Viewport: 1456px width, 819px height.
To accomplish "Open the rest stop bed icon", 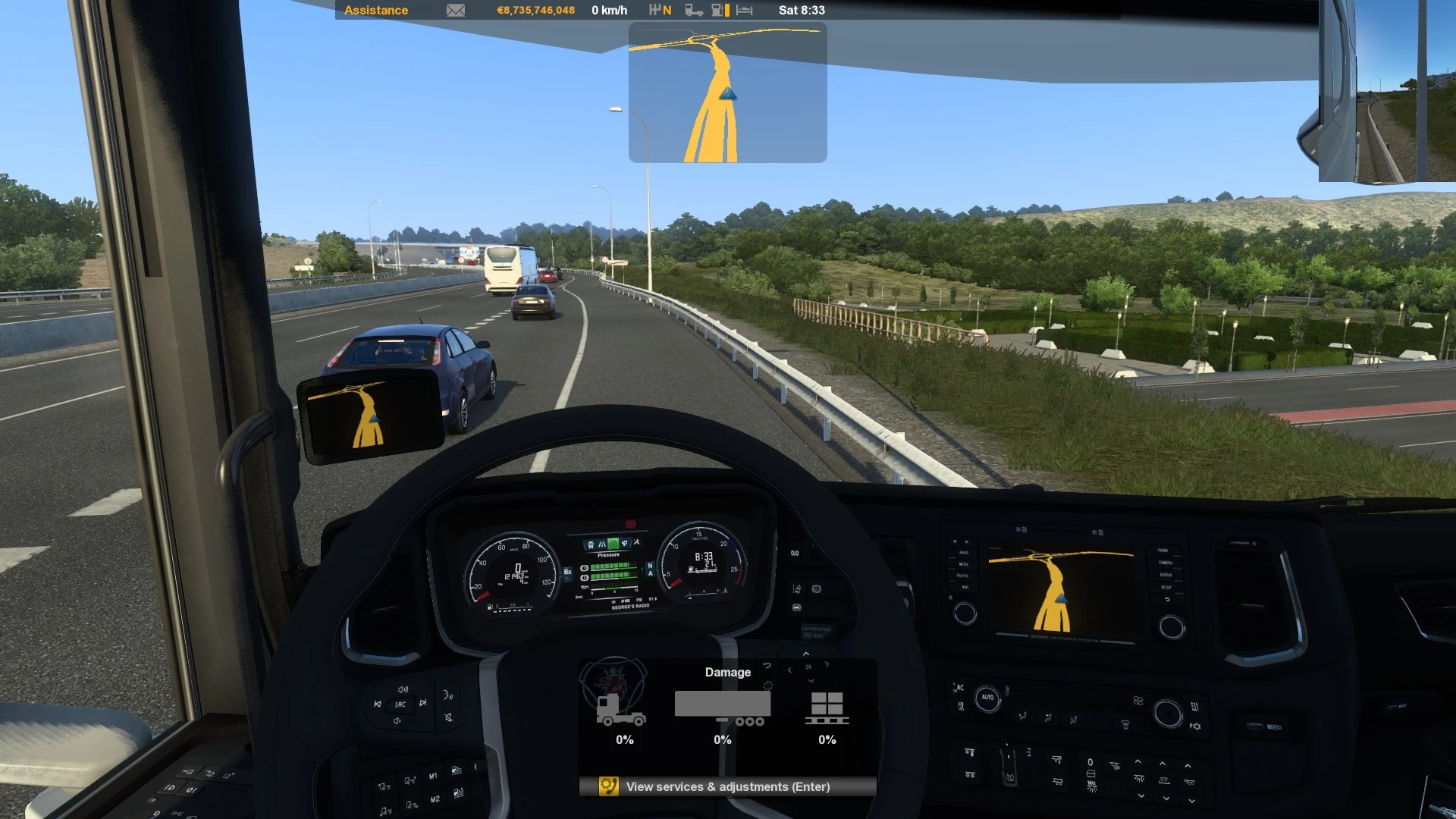I will [x=744, y=10].
